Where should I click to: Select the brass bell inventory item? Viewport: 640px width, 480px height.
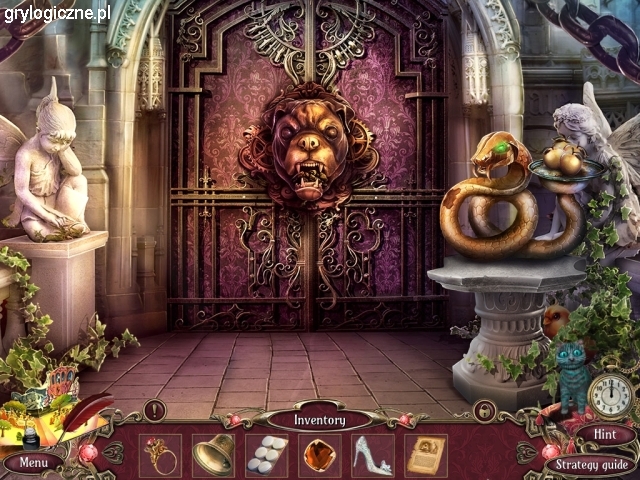click(x=213, y=455)
